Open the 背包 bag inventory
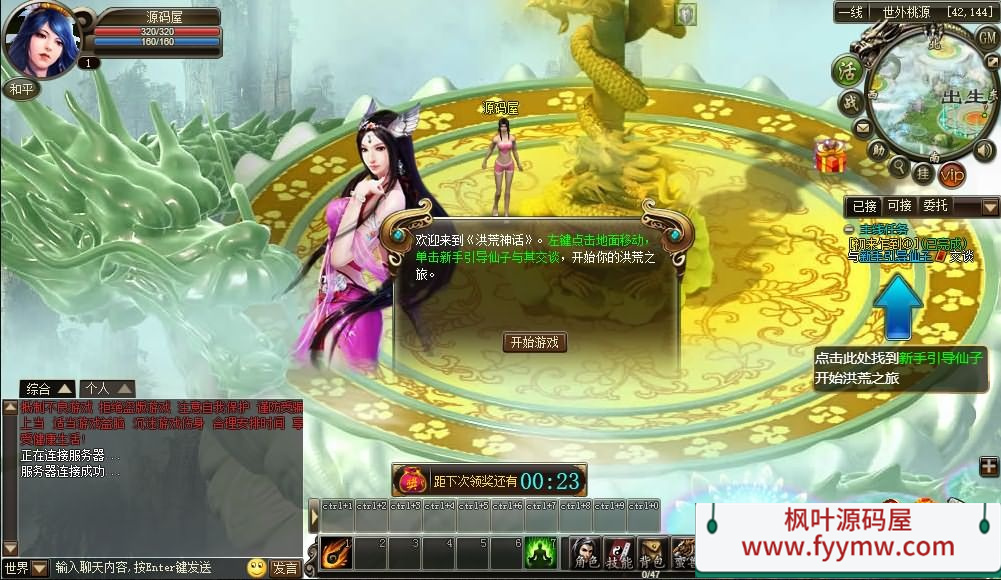 [652, 553]
